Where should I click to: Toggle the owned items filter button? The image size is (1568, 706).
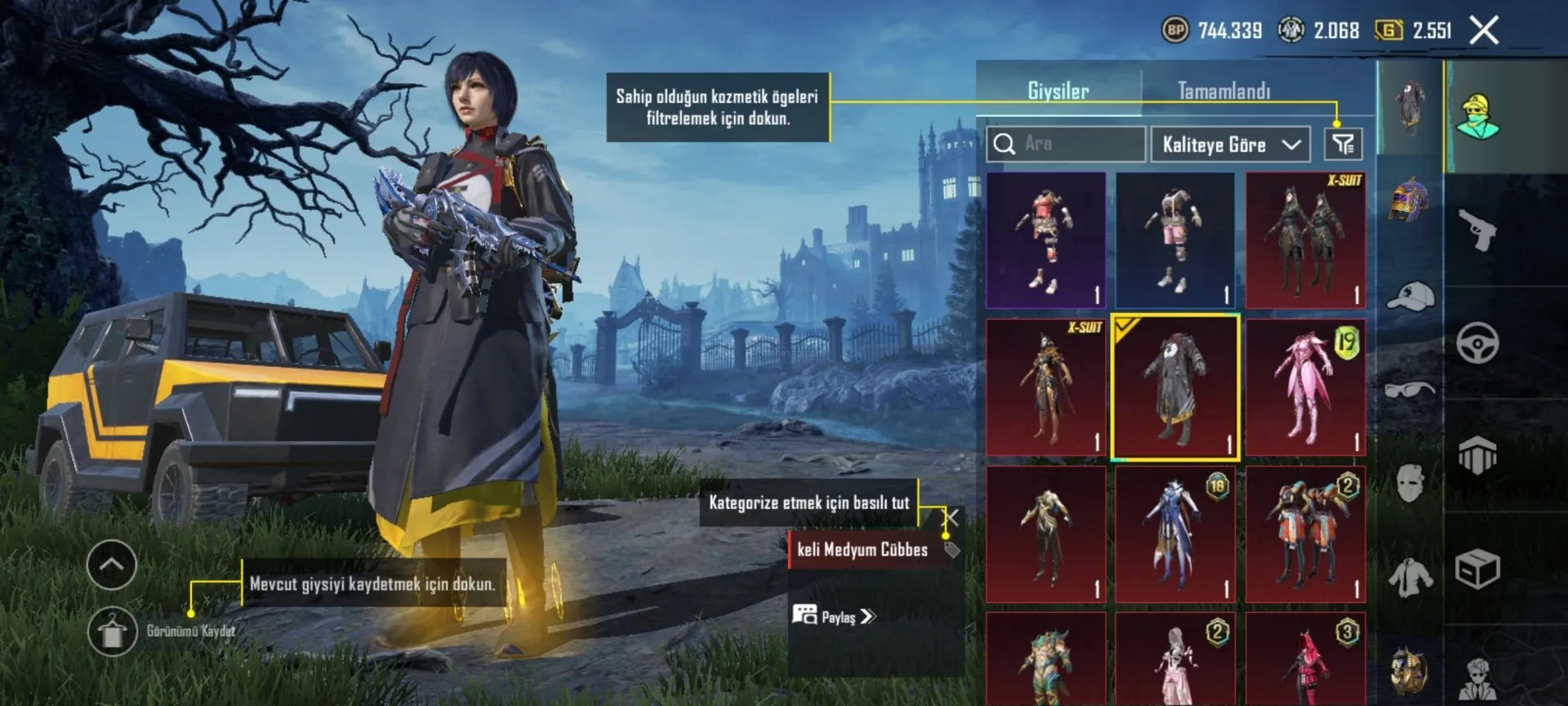1343,145
